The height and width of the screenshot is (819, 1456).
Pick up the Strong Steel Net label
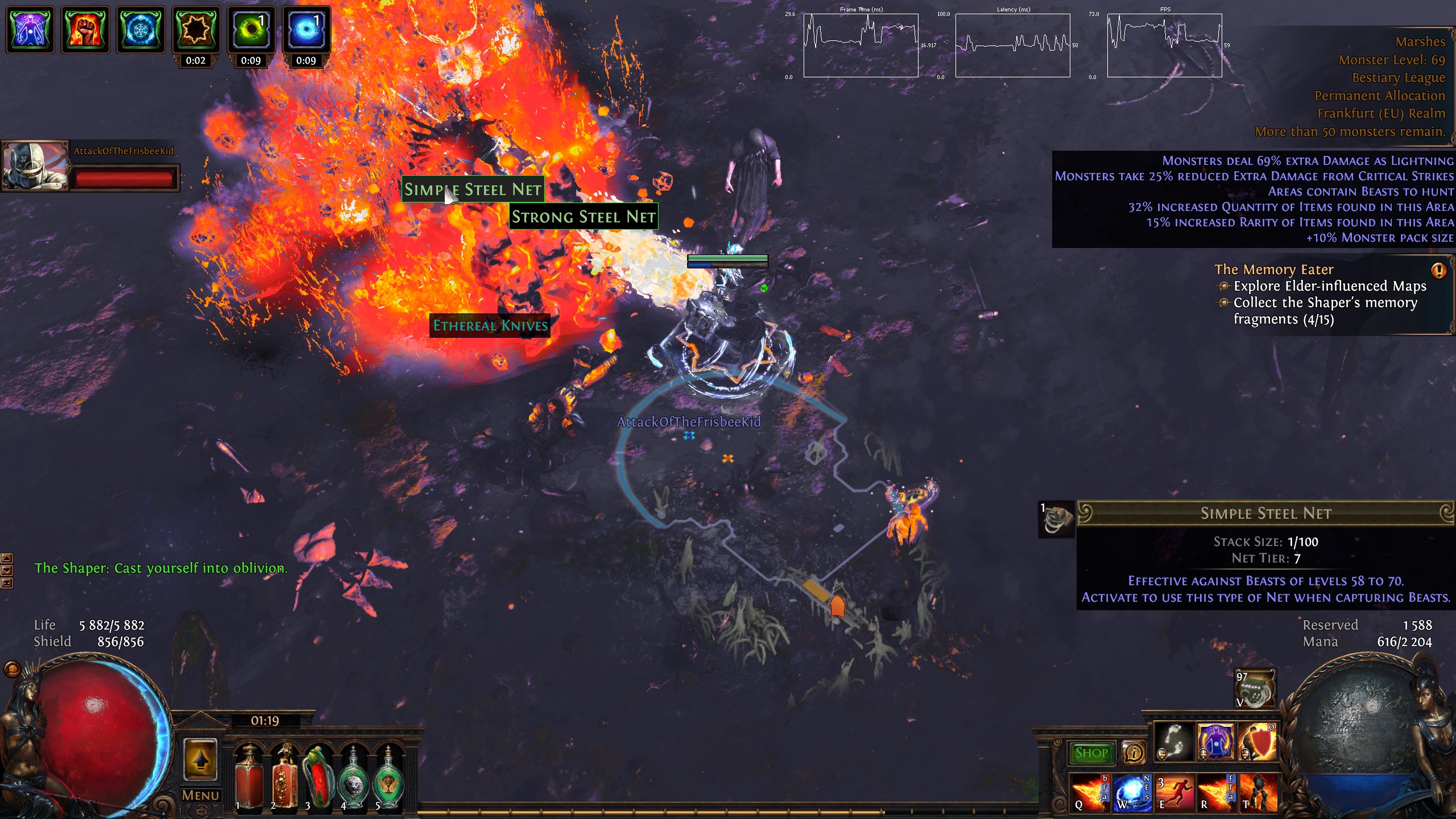[x=583, y=217]
